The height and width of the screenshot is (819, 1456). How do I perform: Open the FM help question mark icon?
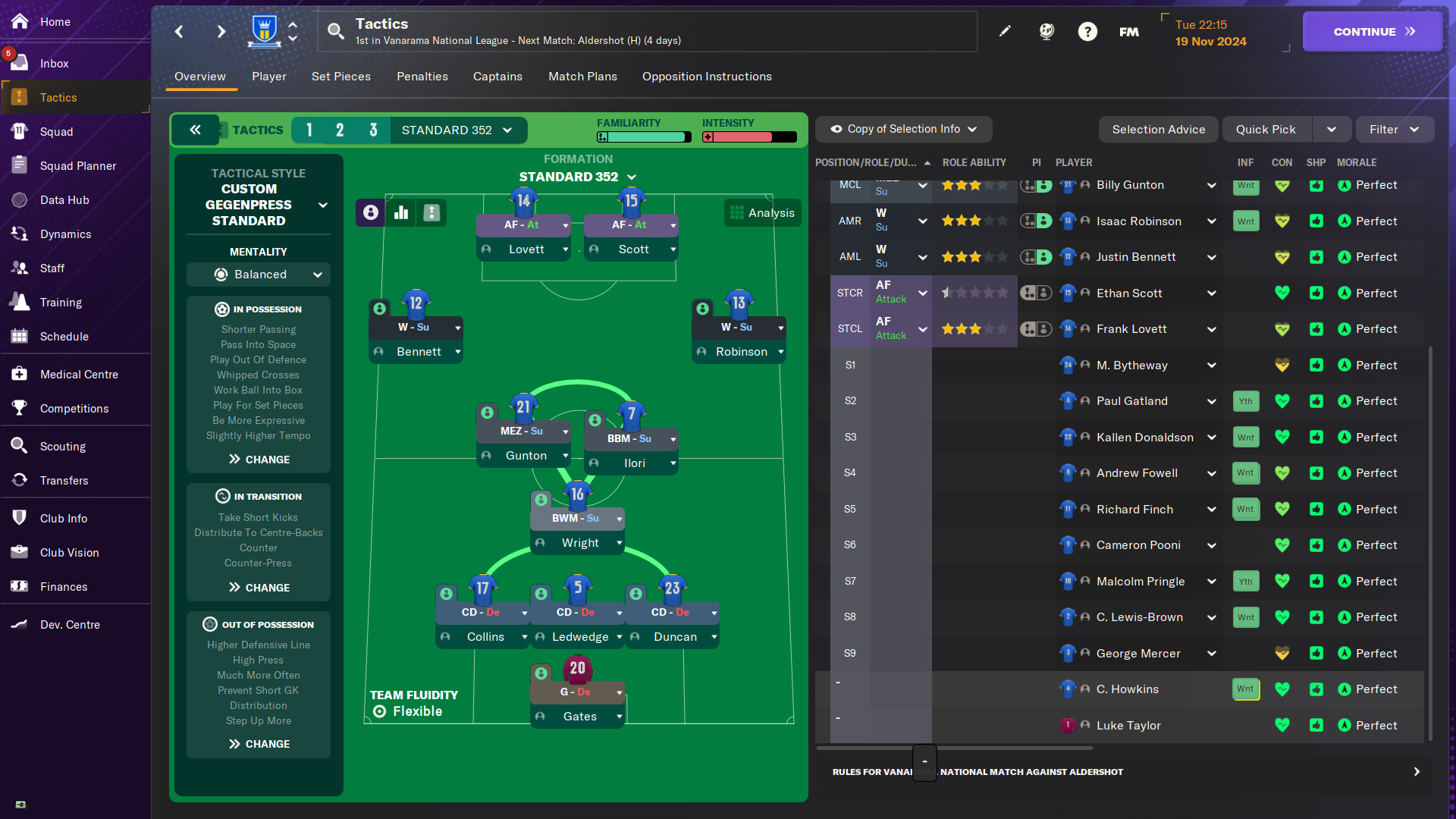pos(1087,31)
